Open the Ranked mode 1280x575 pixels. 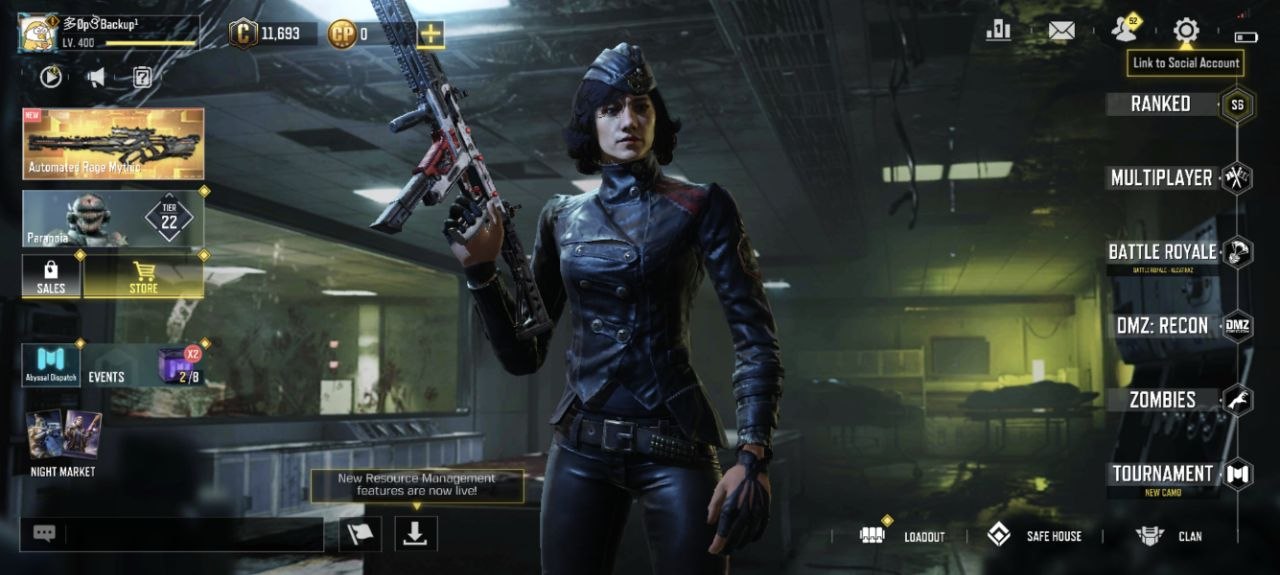click(x=1161, y=104)
